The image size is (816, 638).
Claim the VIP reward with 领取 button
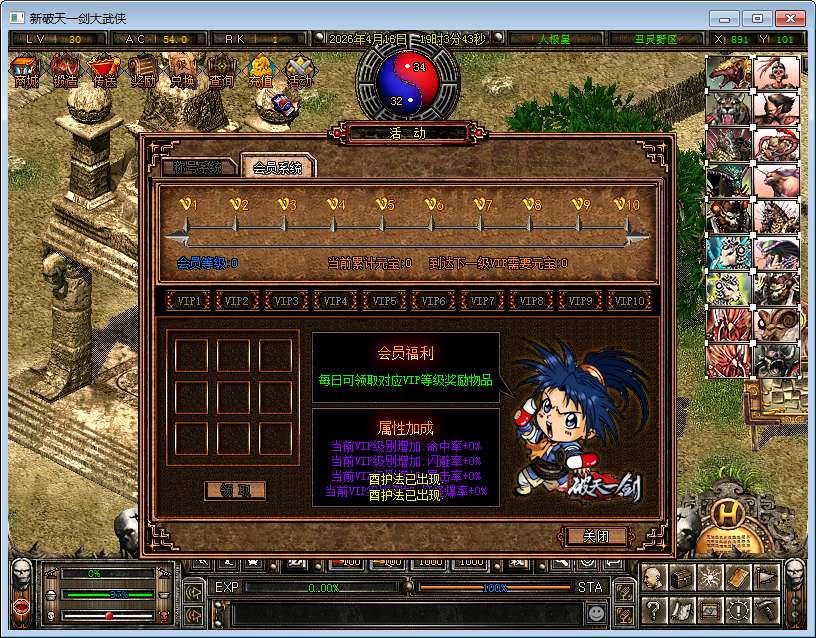coord(235,490)
